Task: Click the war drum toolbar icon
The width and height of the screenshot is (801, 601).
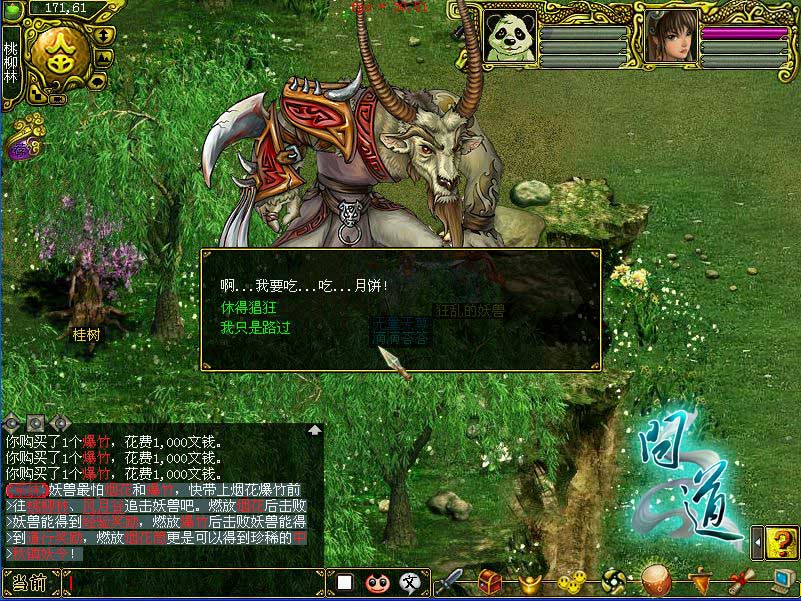Action: (655, 581)
